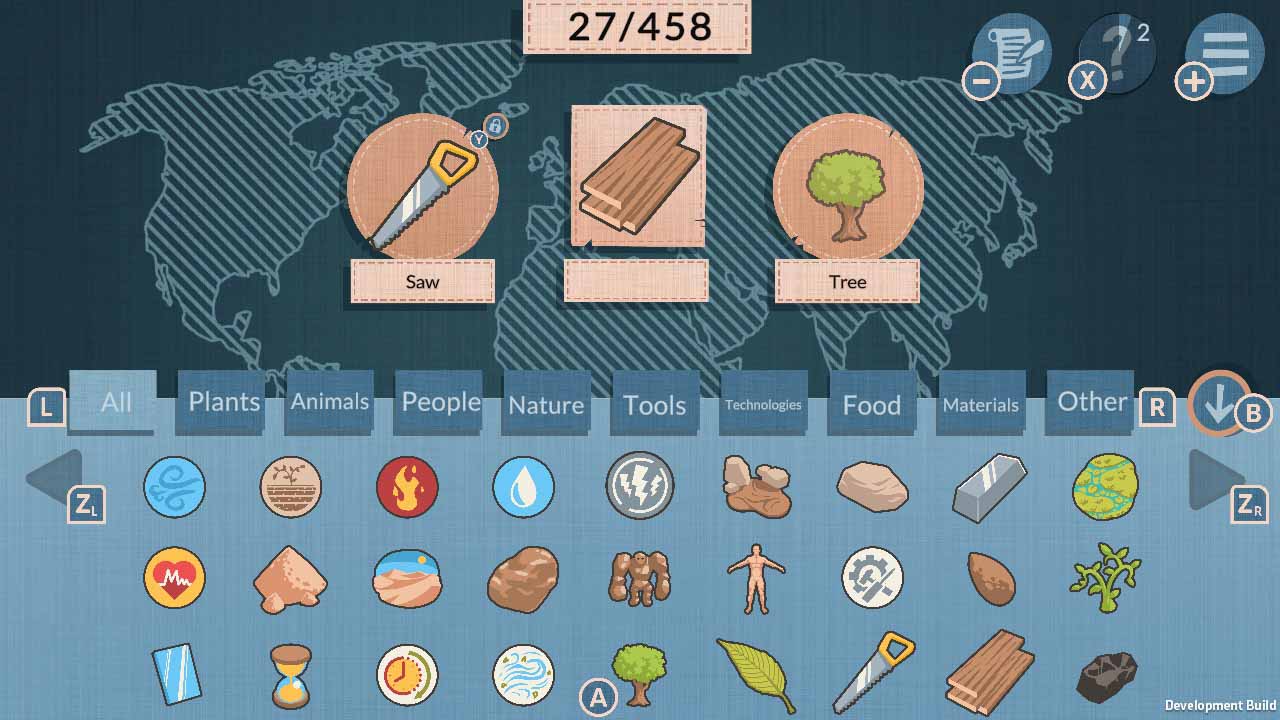Select the saw element in the grid
The width and height of the screenshot is (1280, 720).
click(872, 672)
